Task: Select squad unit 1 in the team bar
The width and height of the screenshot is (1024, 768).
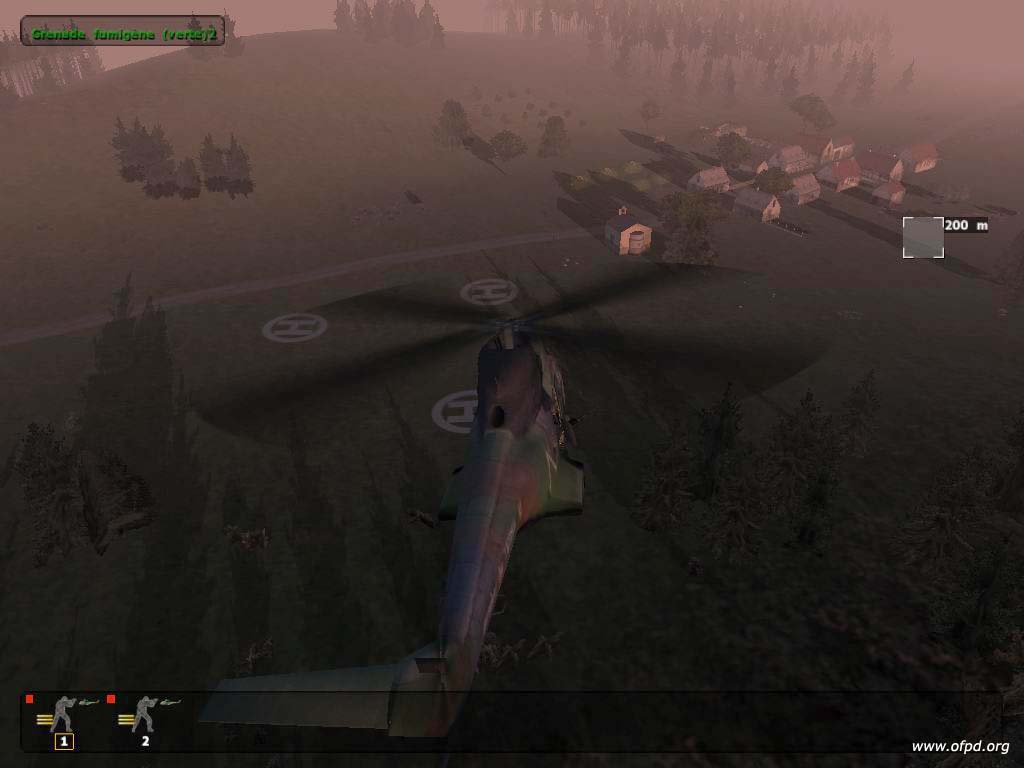Action: tap(64, 720)
